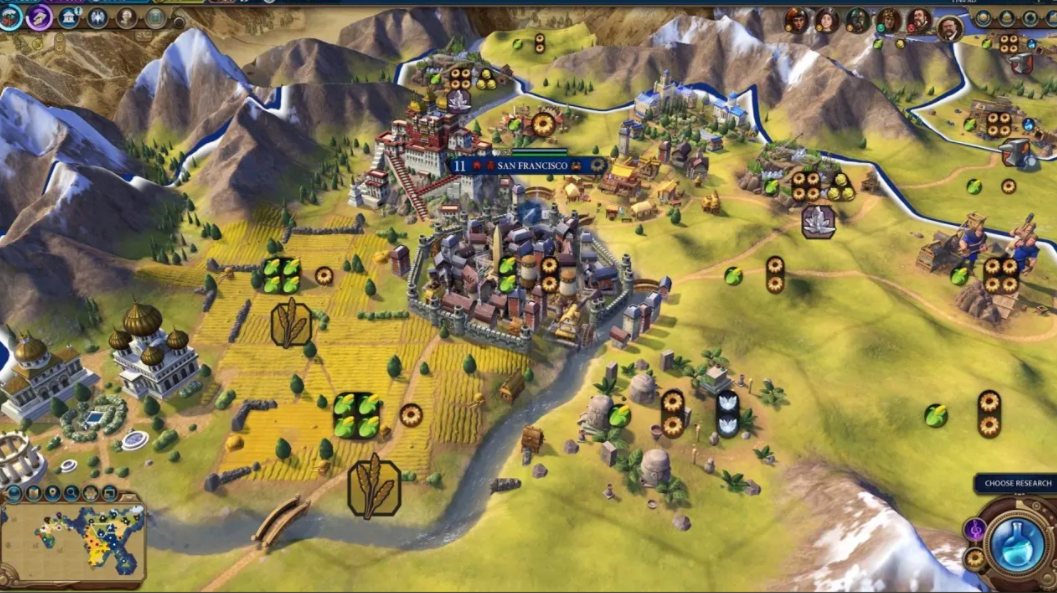This screenshot has width=1057, height=593.
Task: Open the Great People screen icon
Action: point(127,18)
